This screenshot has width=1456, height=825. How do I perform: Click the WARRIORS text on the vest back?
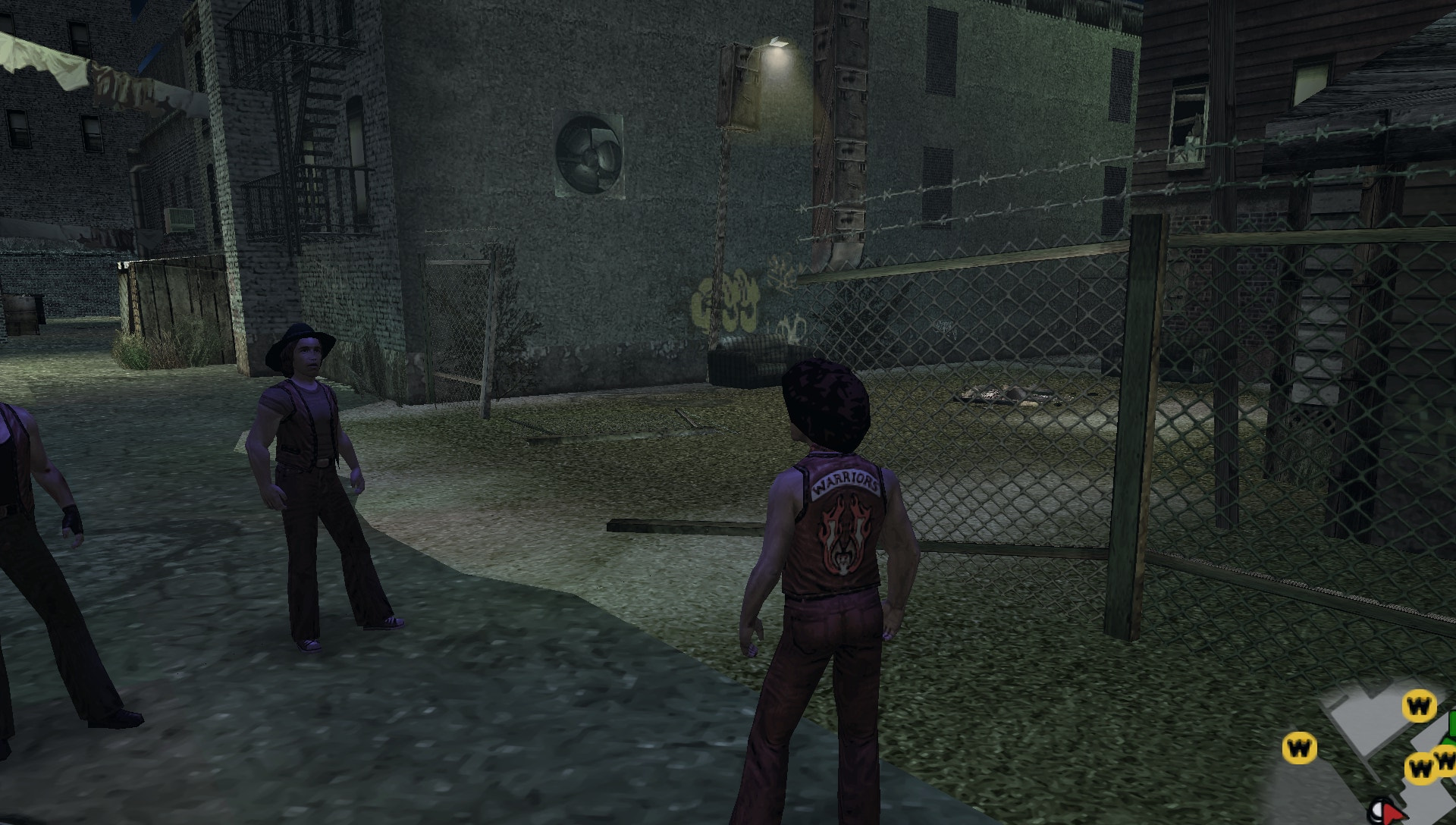846,480
